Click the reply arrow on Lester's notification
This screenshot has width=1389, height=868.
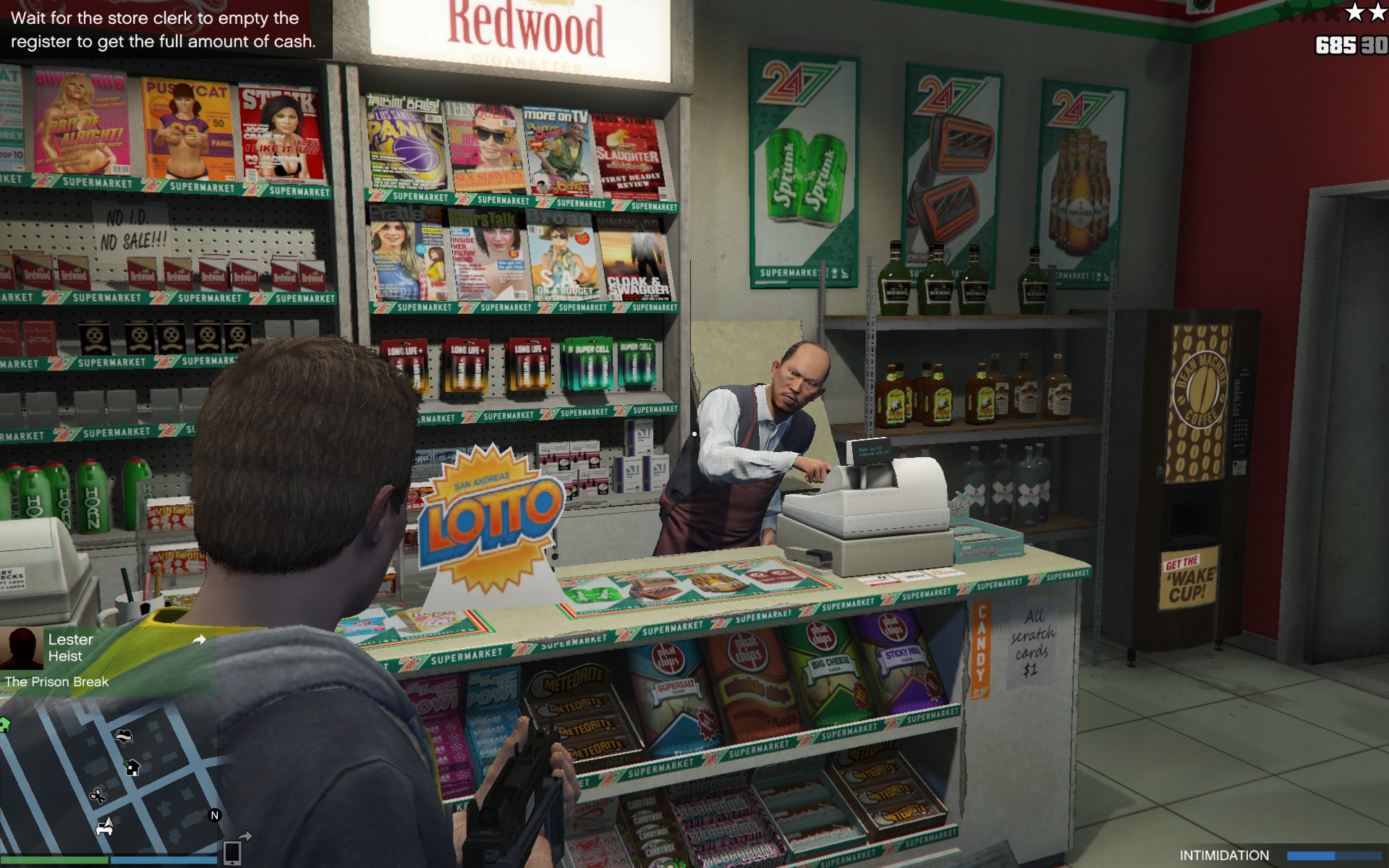[x=199, y=639]
